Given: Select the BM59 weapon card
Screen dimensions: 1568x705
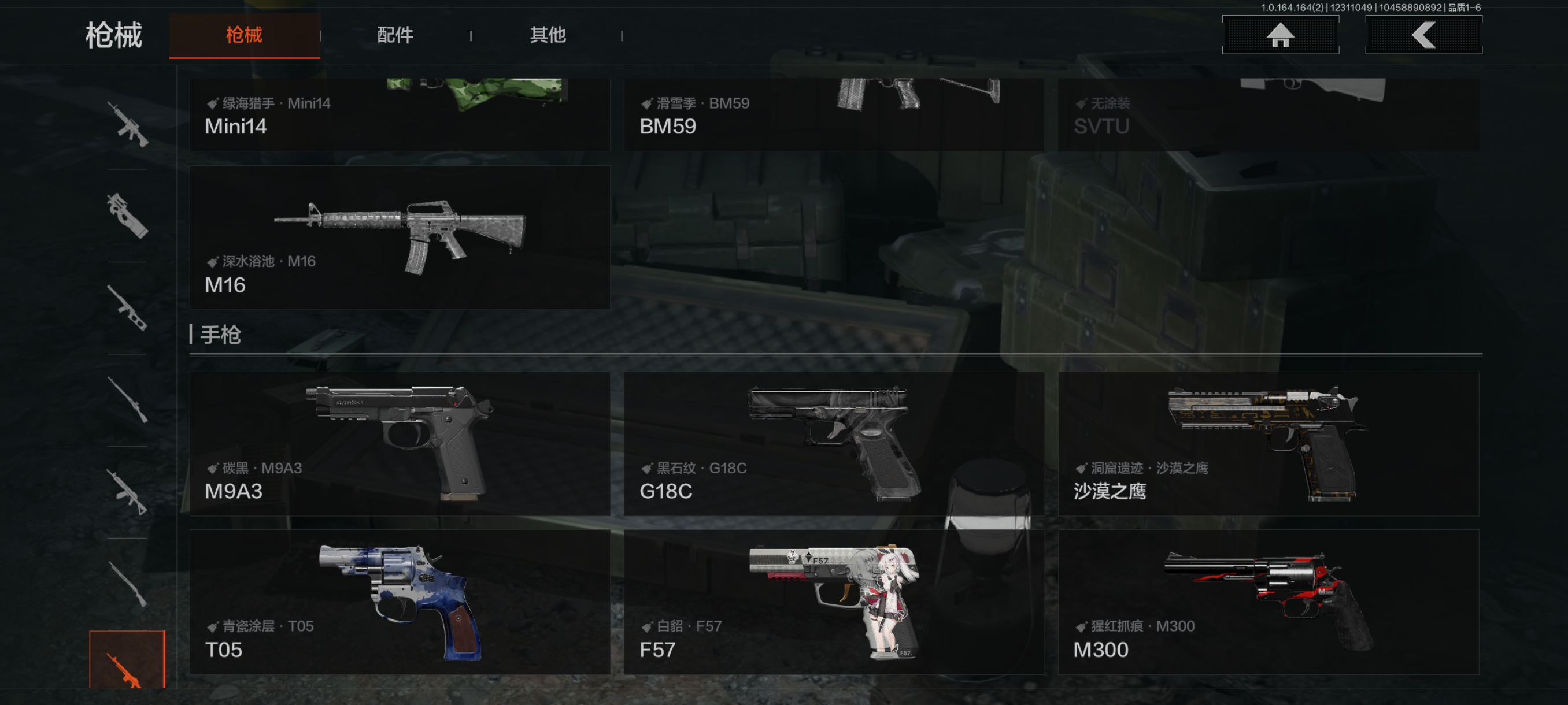Looking at the screenshot, I should tap(833, 114).
